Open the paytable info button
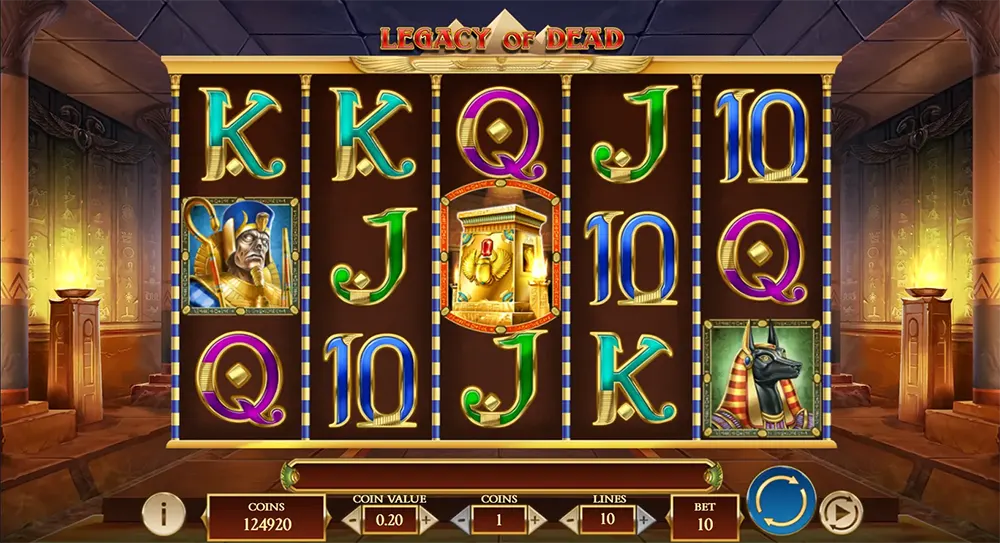 pyautogui.click(x=163, y=514)
